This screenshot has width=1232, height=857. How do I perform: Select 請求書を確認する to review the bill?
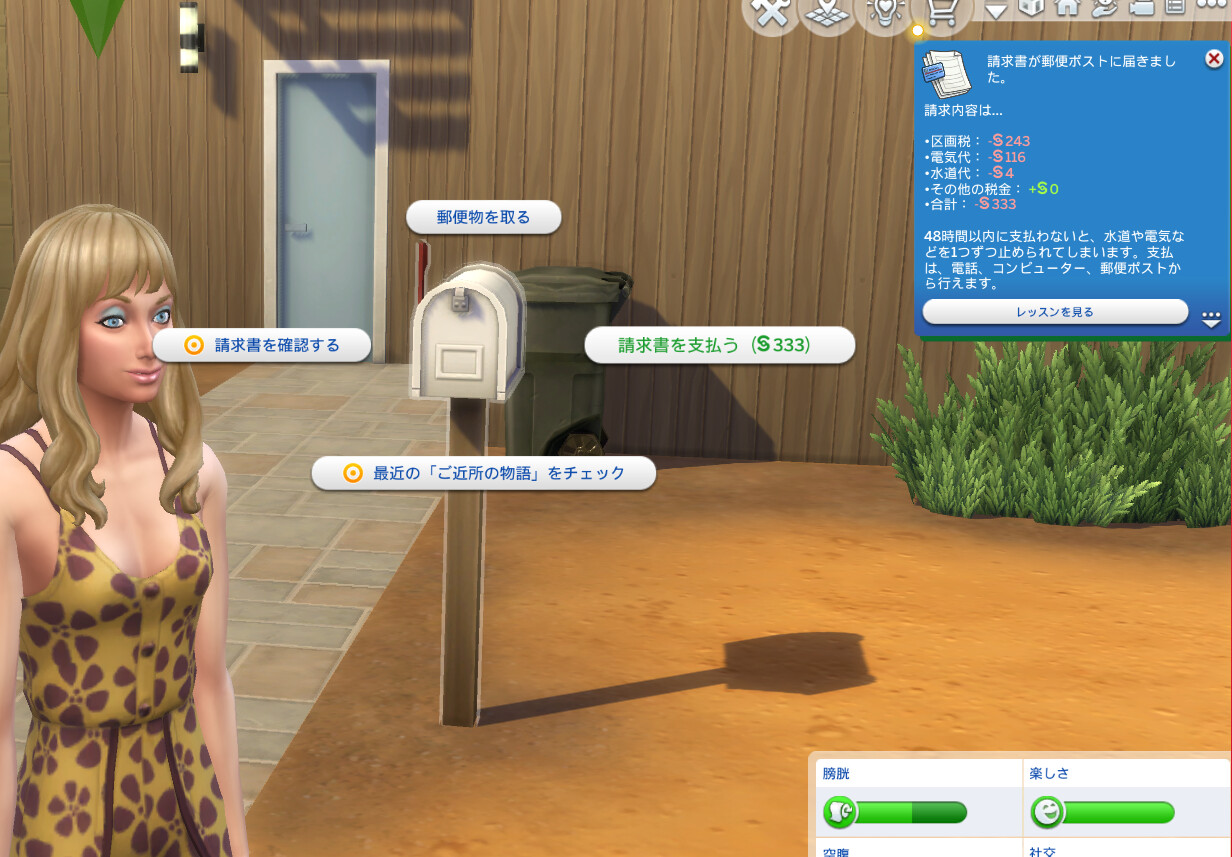(262, 345)
